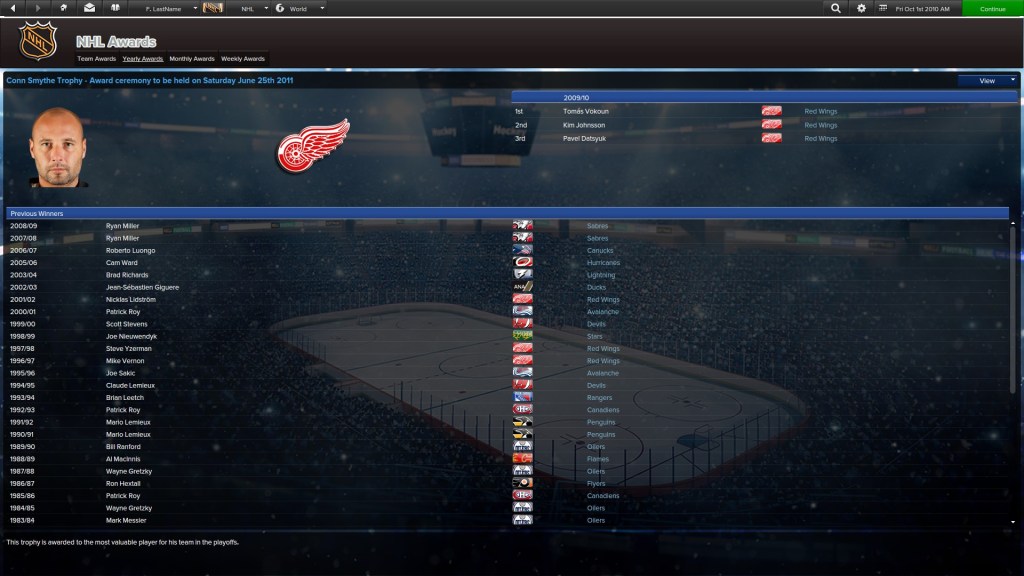Open the home screen icon
1024x576 pixels.
pyautogui.click(x=64, y=8)
